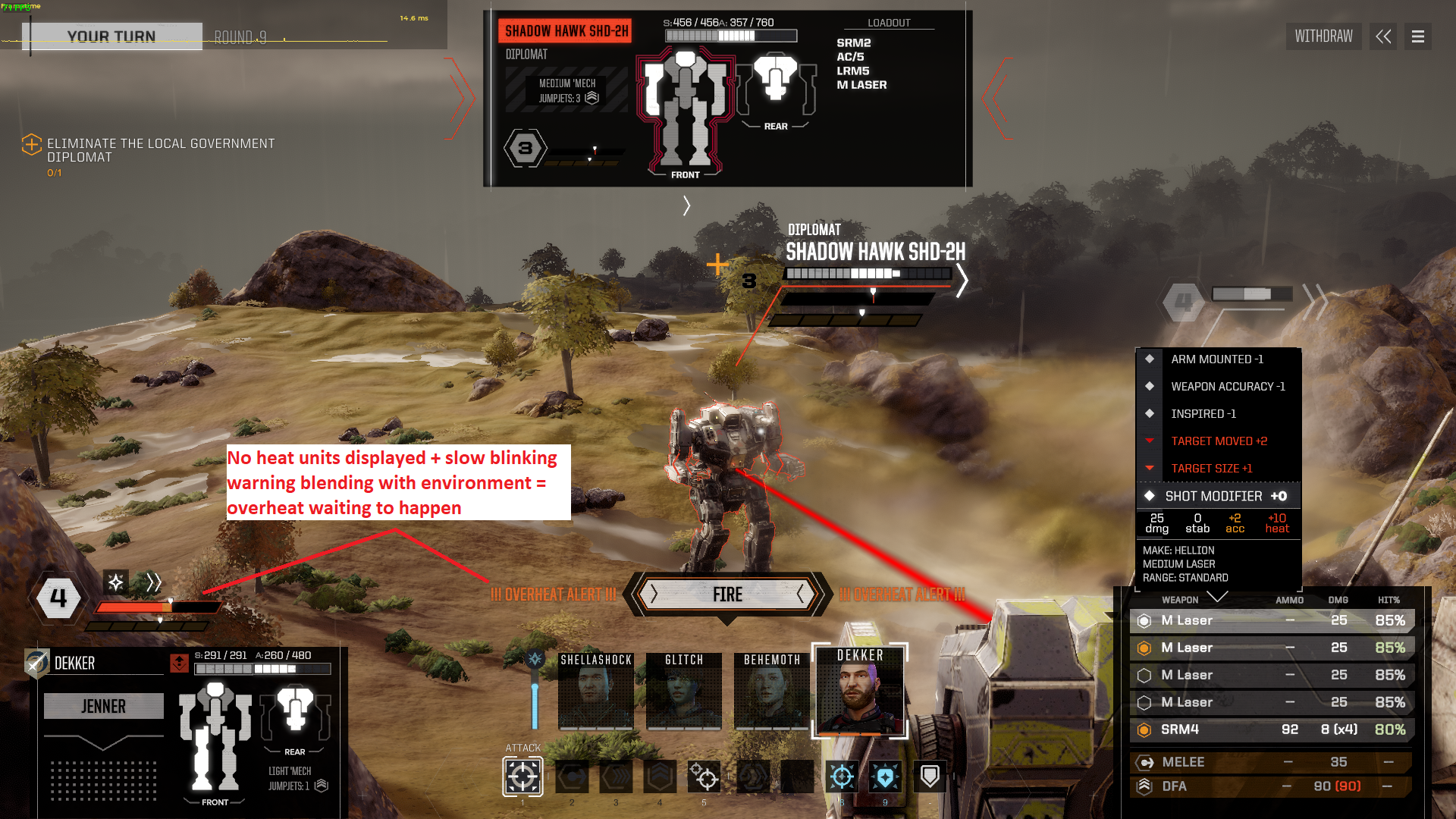
Task: Click the Brace shield icon on action bar
Action: (929, 776)
